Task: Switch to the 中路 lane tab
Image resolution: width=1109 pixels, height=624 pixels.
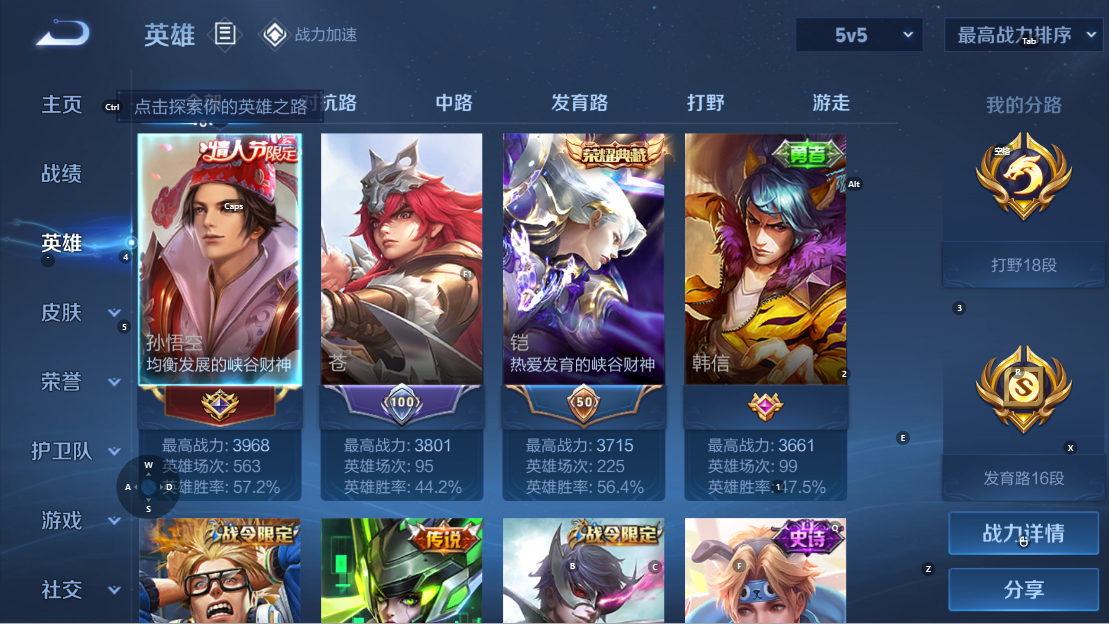Action: coord(454,103)
